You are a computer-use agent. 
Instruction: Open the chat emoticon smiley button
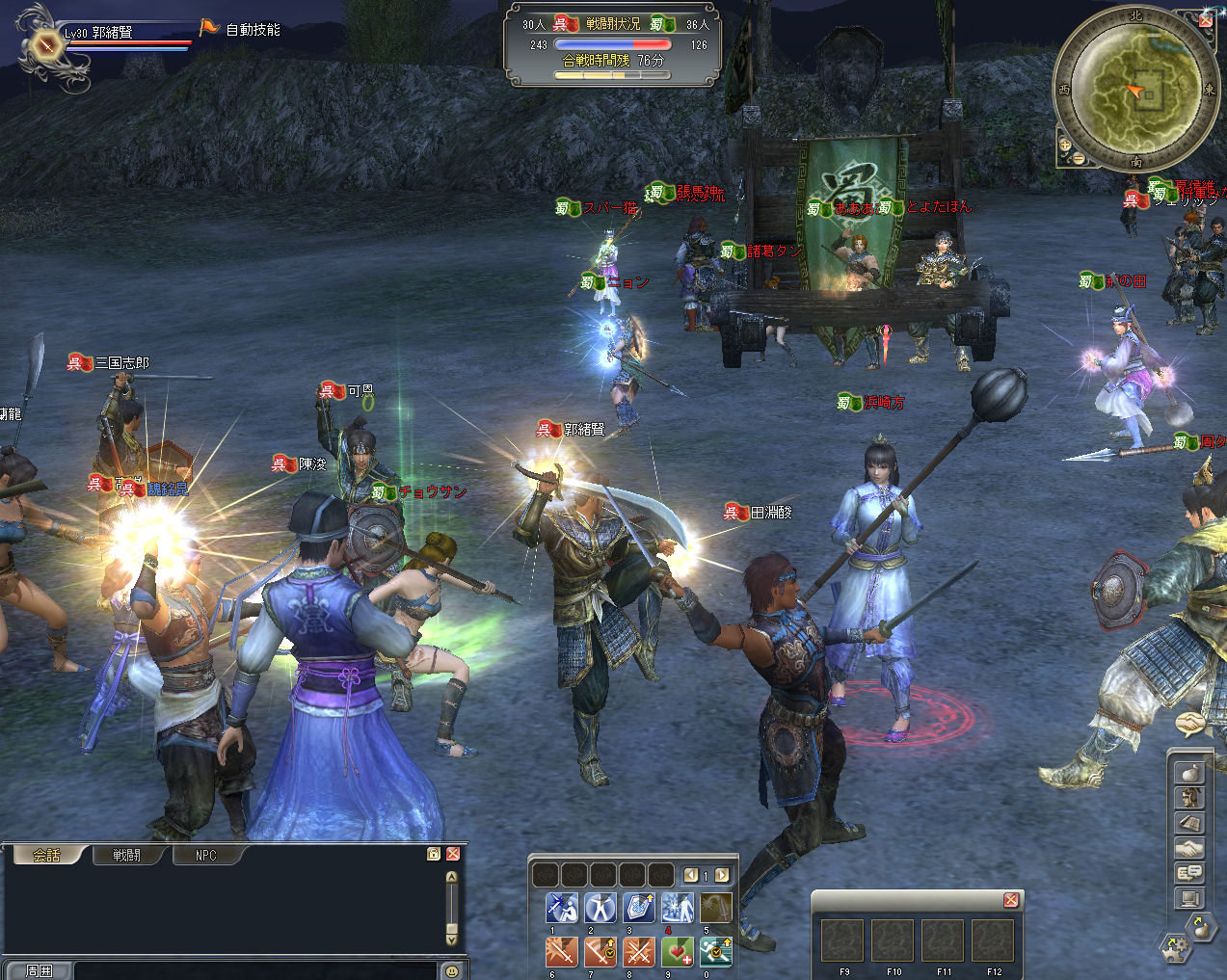click(451, 971)
